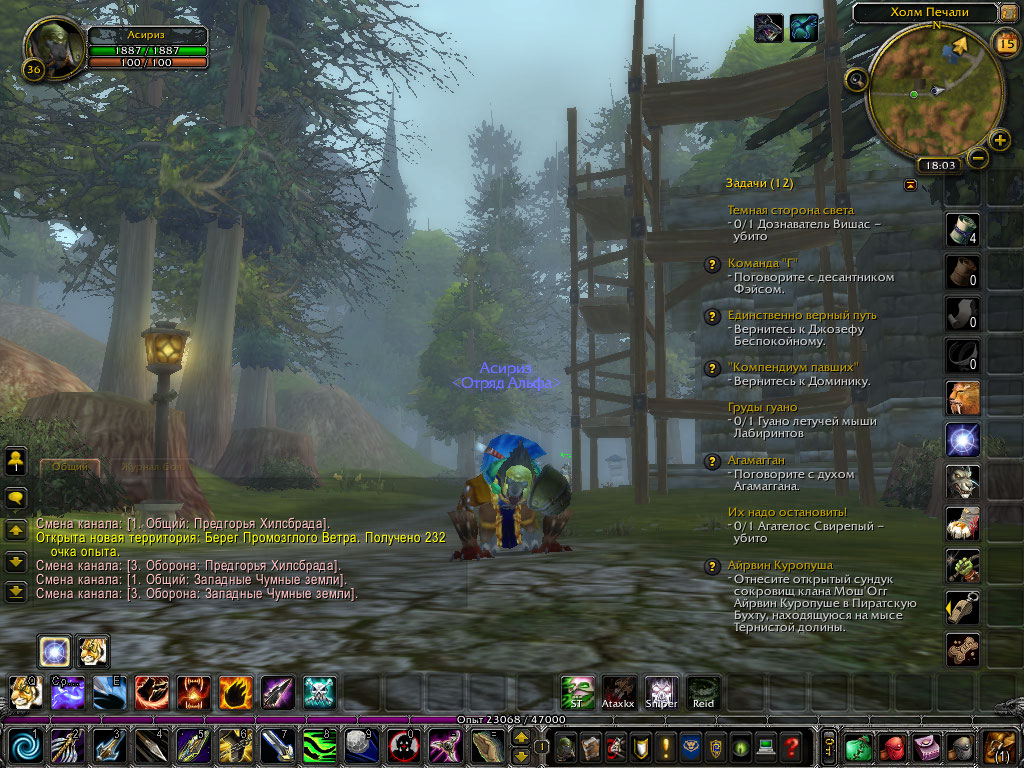Select quest Айрвин Куропуша in tracker
The image size is (1024, 768).
click(x=780, y=565)
